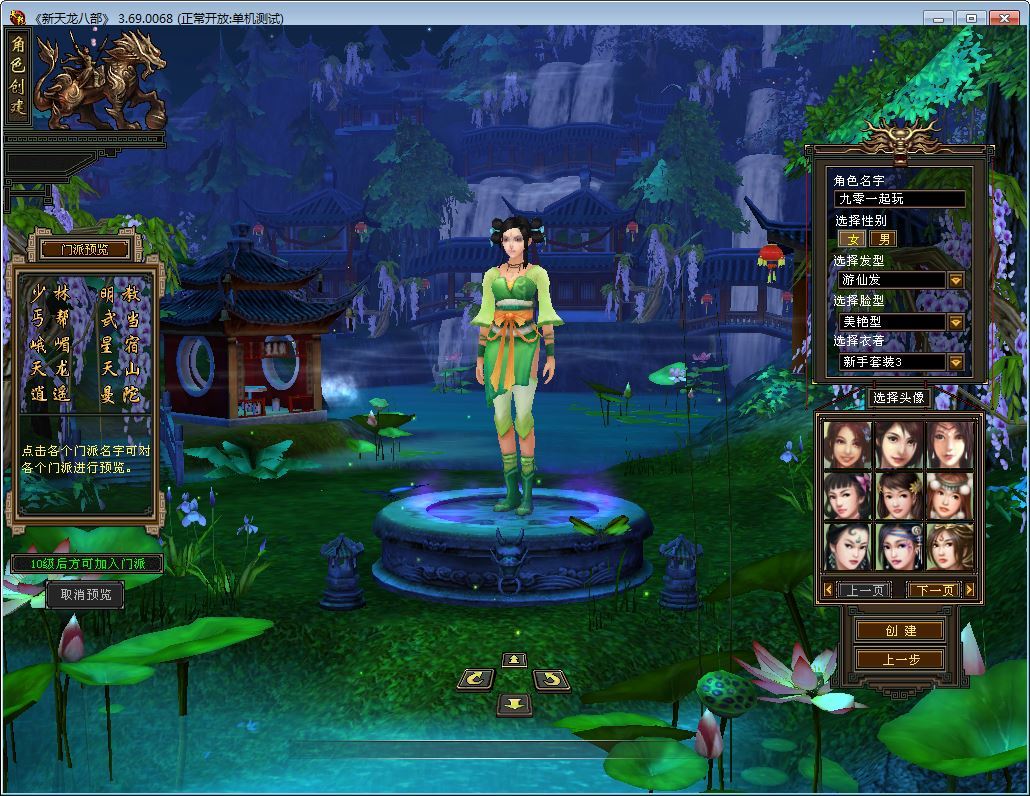Select the 女 (female) gender option
Image resolution: width=1030 pixels, height=796 pixels.
[x=852, y=239]
